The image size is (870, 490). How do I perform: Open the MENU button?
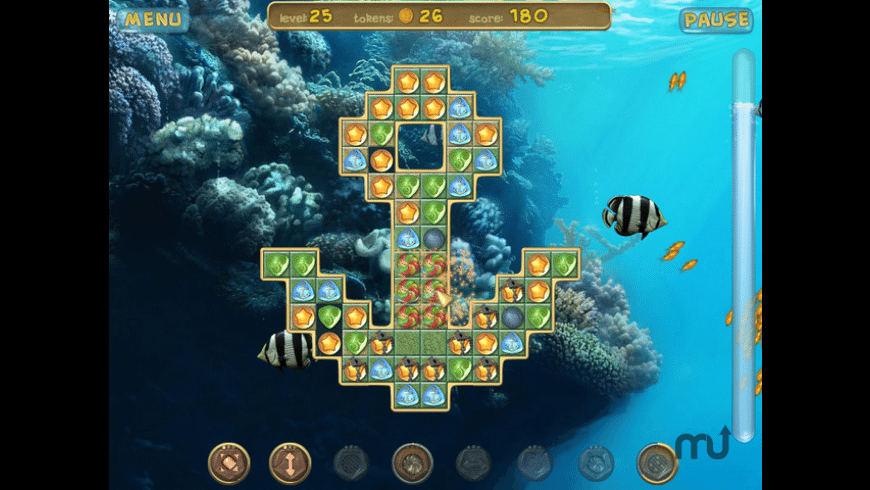coord(154,18)
